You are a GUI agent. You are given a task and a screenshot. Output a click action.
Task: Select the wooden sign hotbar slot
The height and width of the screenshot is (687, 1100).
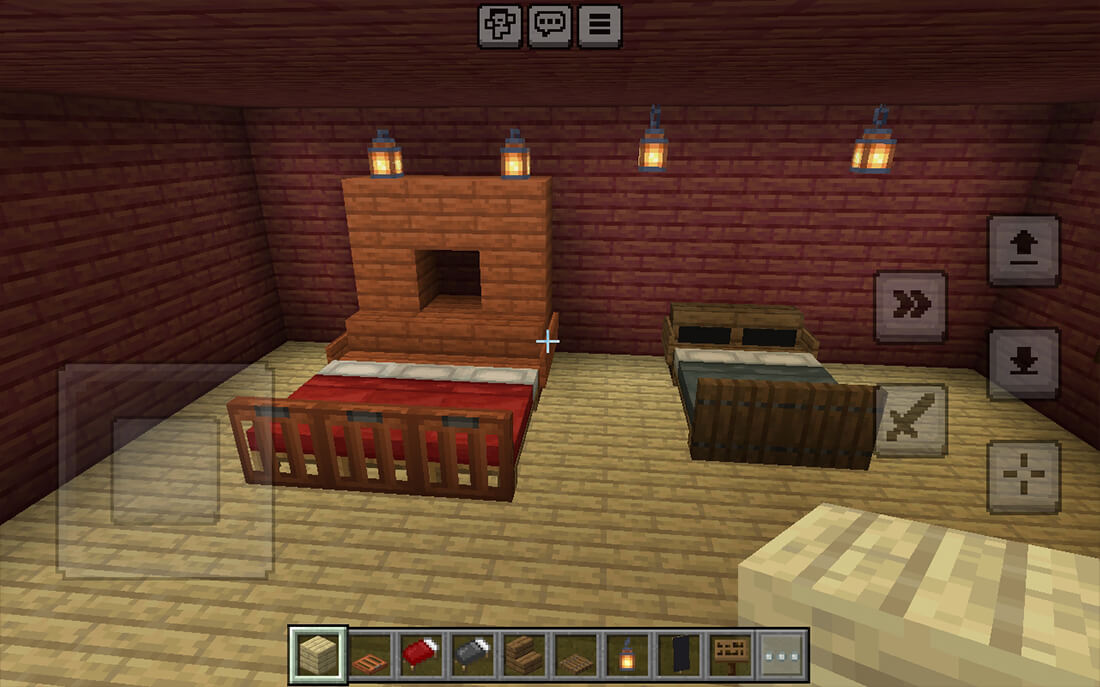pyautogui.click(x=730, y=654)
